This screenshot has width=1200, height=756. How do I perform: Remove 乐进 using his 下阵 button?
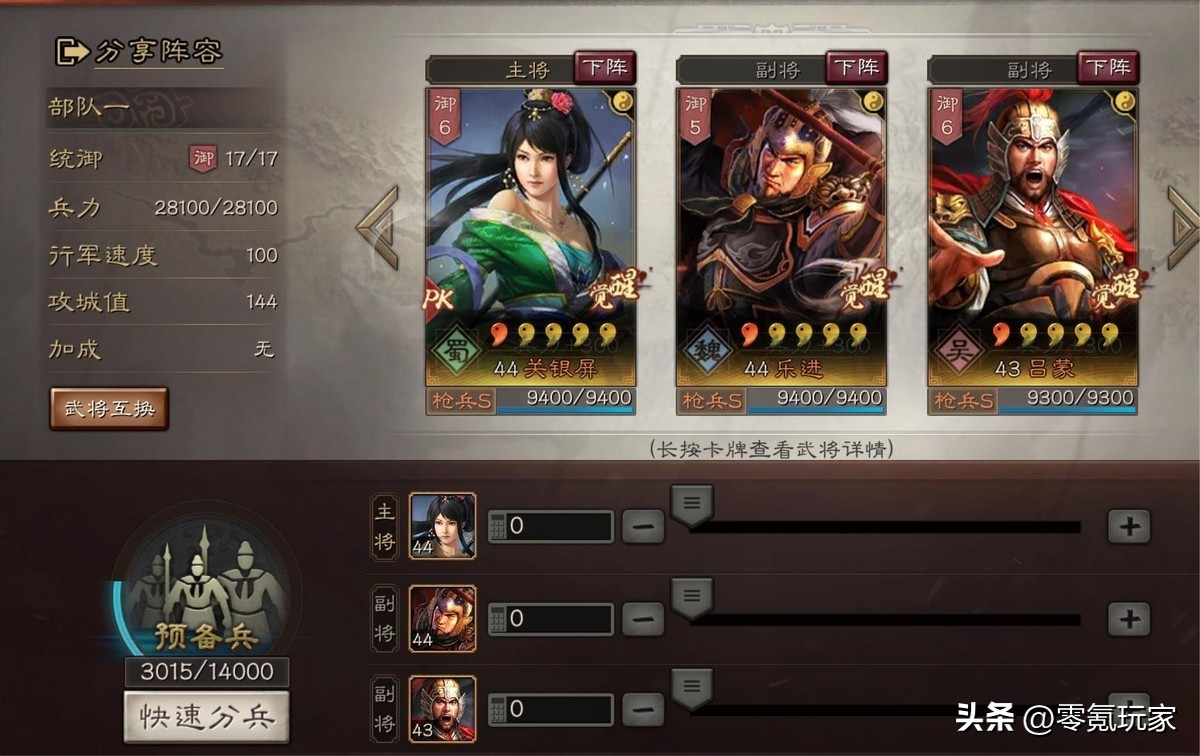(856, 68)
